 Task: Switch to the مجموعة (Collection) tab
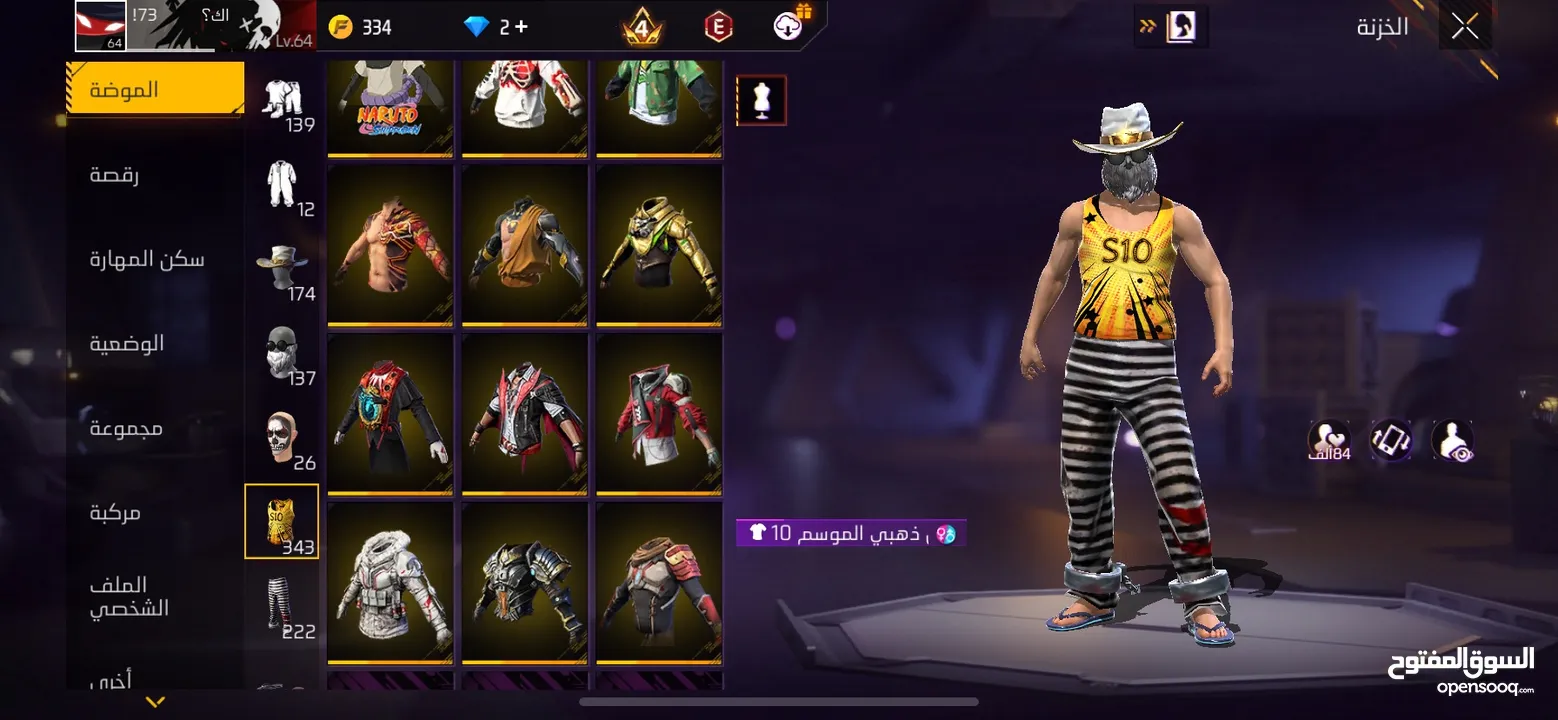coord(127,429)
